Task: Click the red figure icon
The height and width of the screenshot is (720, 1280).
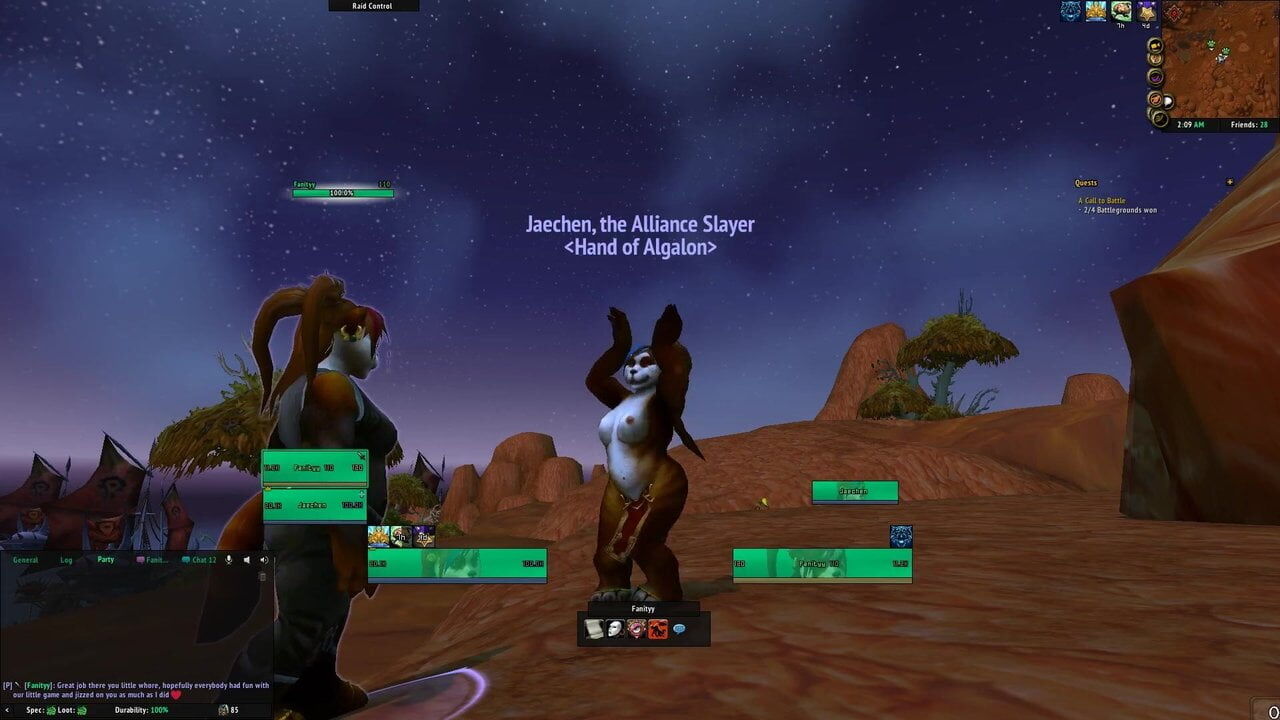Action: 658,629
